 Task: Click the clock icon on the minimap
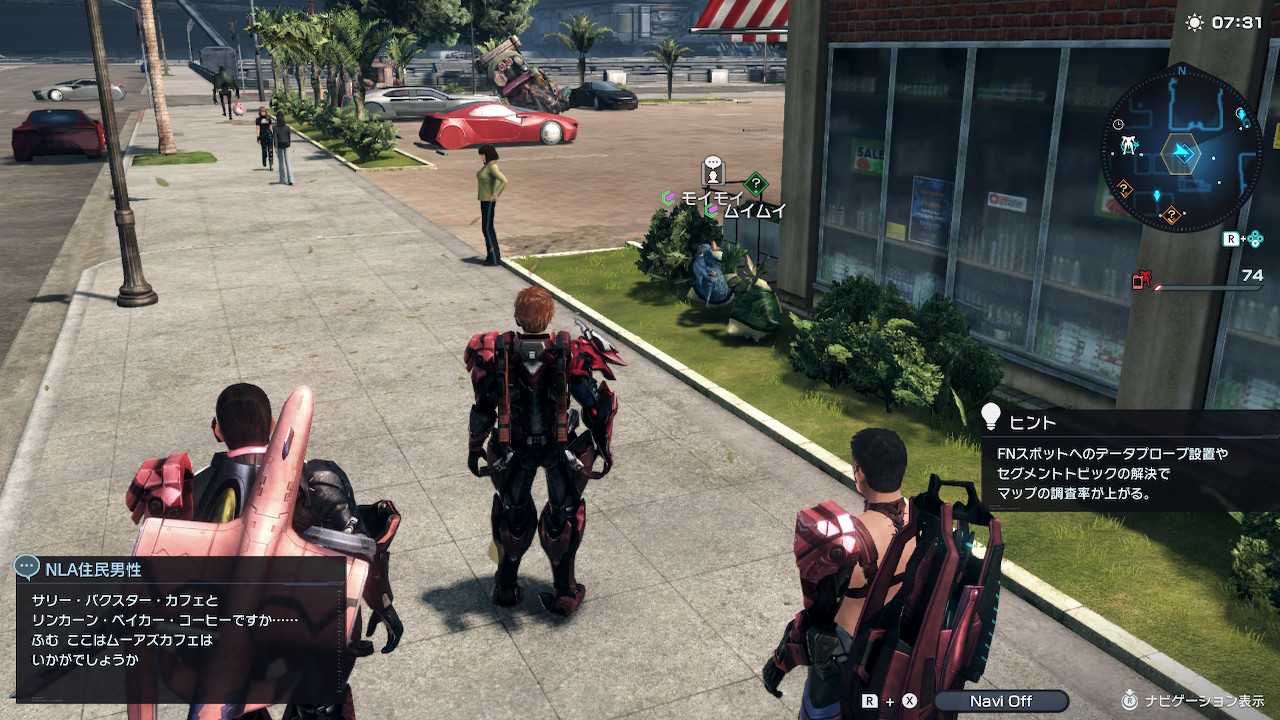coord(1118,123)
